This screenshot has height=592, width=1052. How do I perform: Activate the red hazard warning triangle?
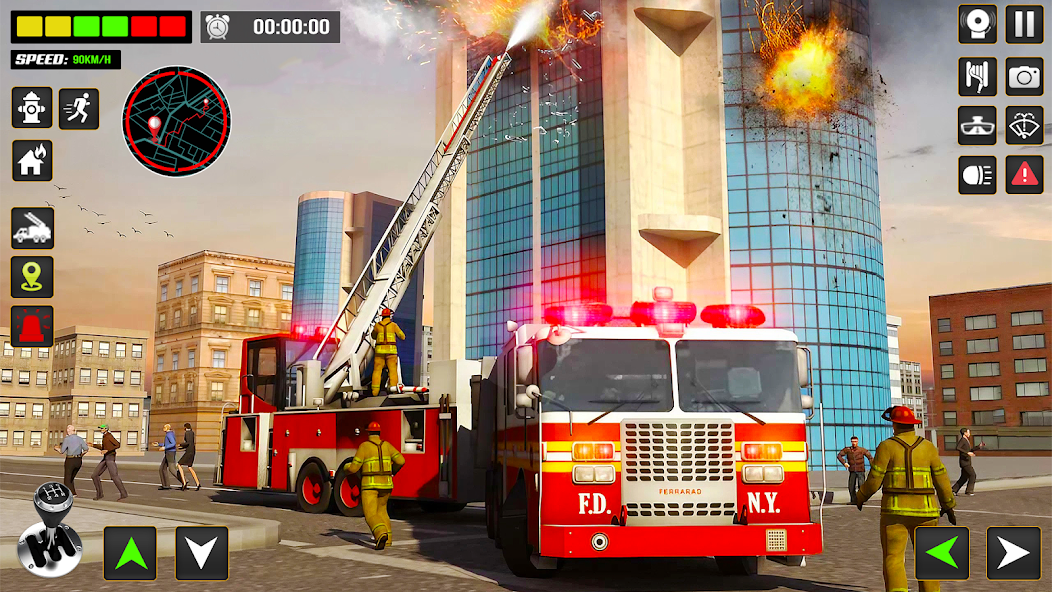point(1024,175)
